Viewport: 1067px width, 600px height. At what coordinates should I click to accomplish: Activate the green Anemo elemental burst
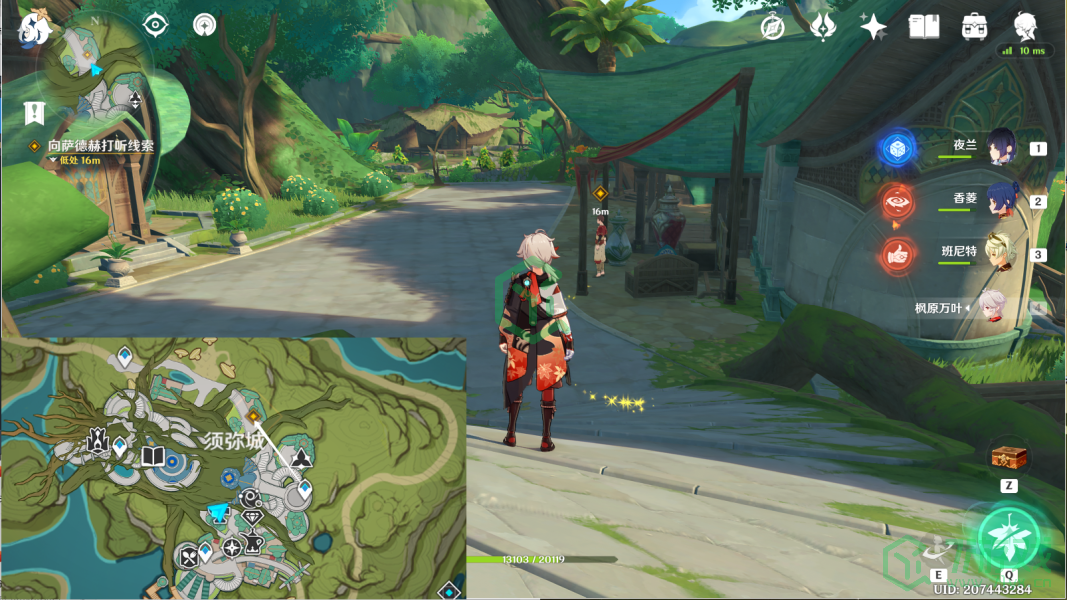click(1009, 538)
